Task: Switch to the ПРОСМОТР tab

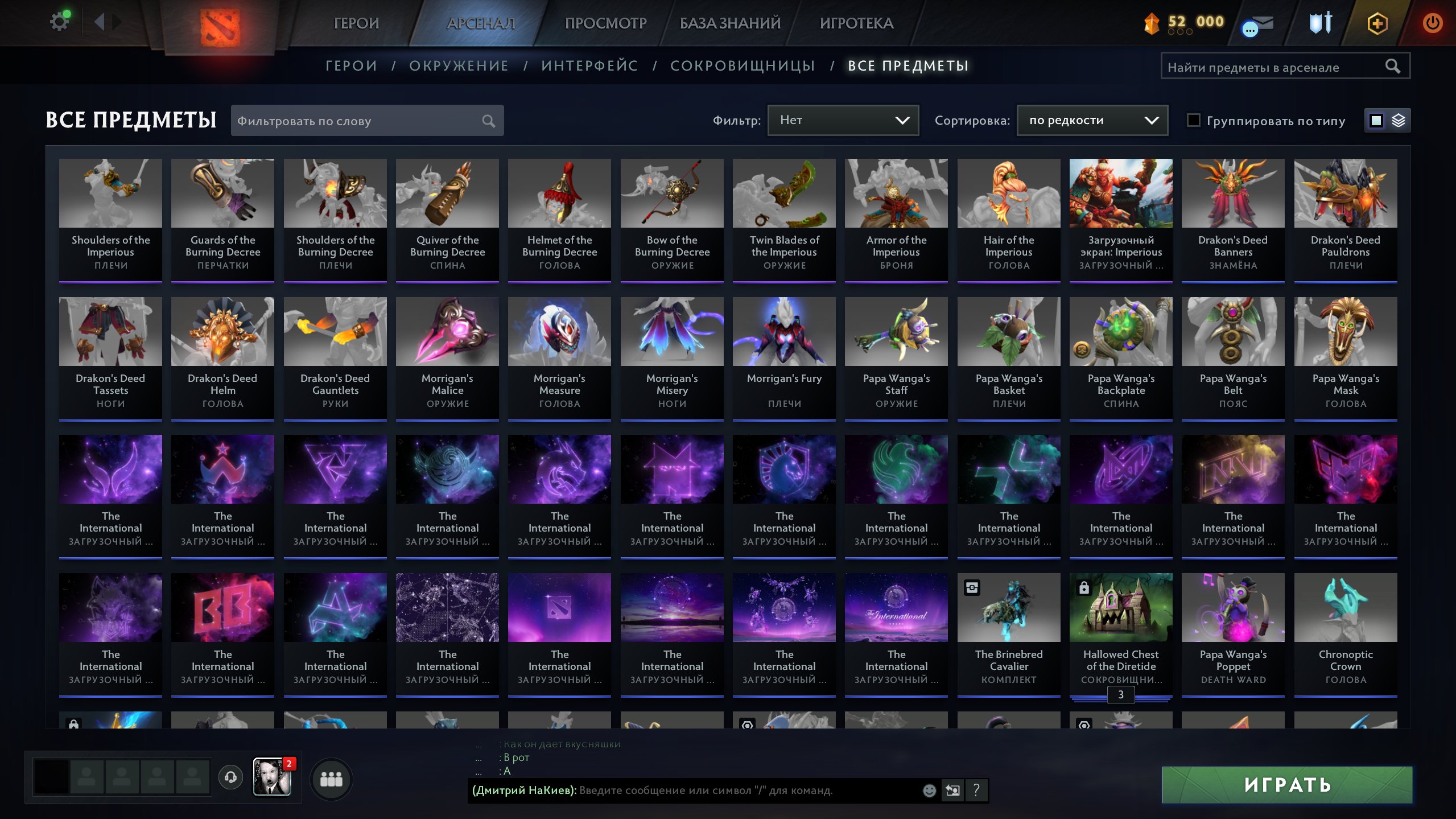Action: click(x=604, y=23)
